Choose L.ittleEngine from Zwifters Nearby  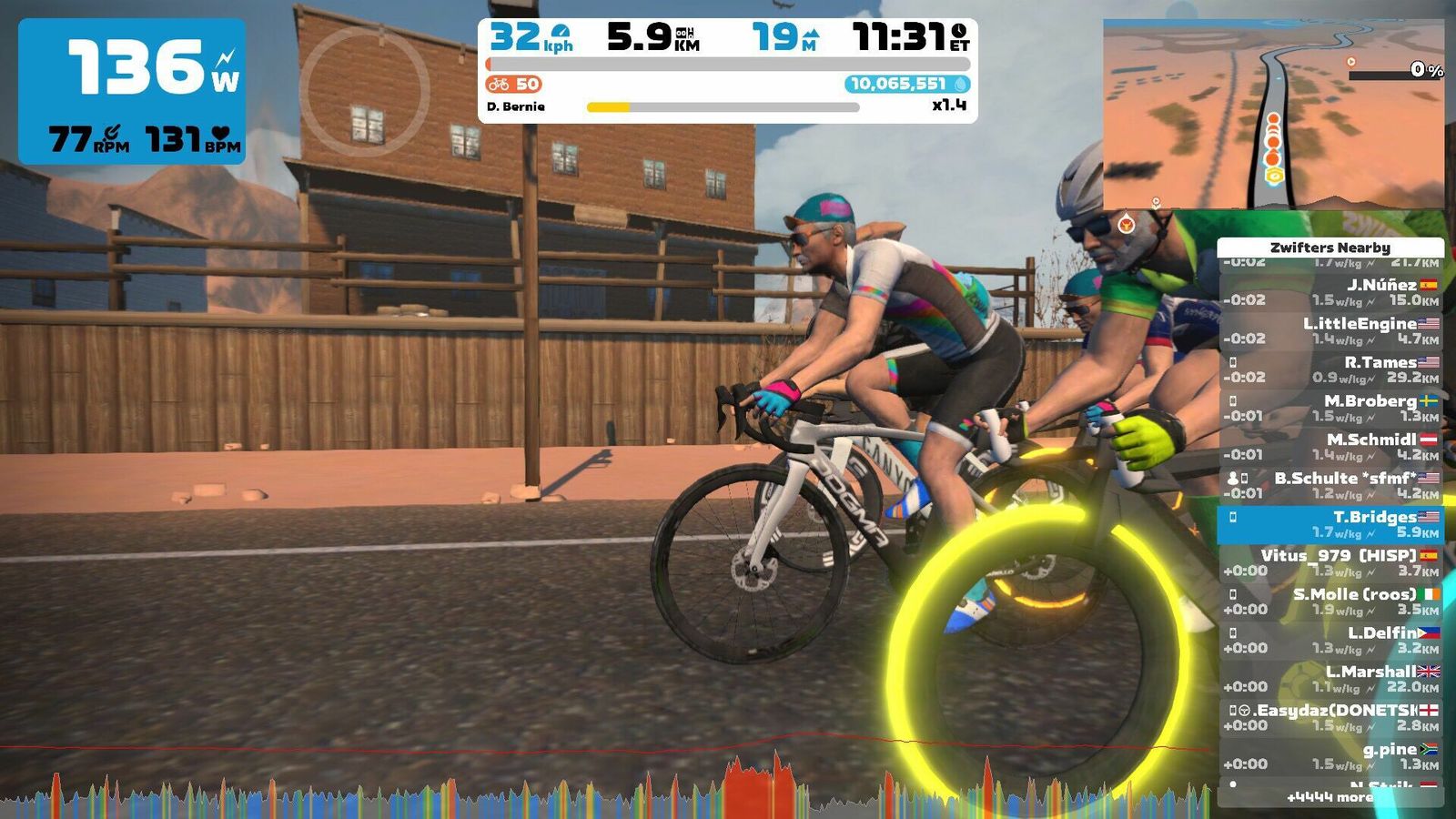click(1330, 330)
